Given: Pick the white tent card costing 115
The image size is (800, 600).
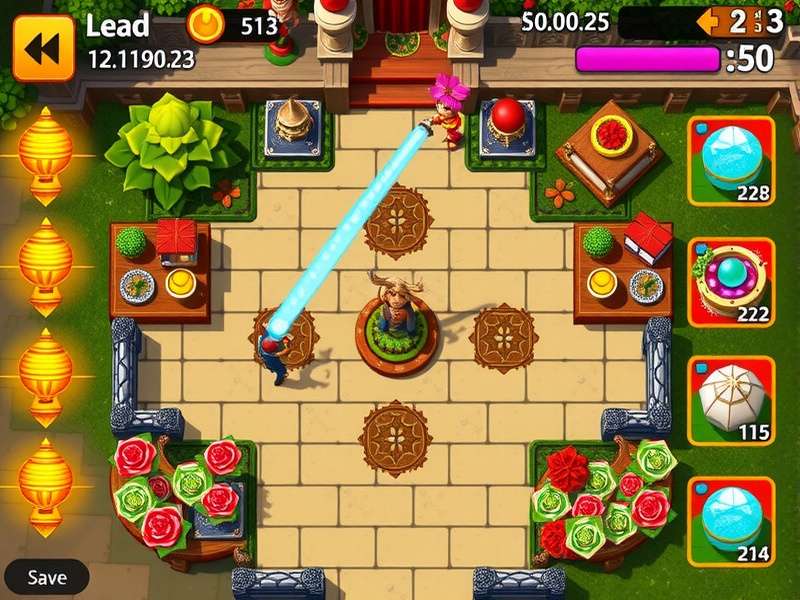Looking at the screenshot, I should pos(731,400).
